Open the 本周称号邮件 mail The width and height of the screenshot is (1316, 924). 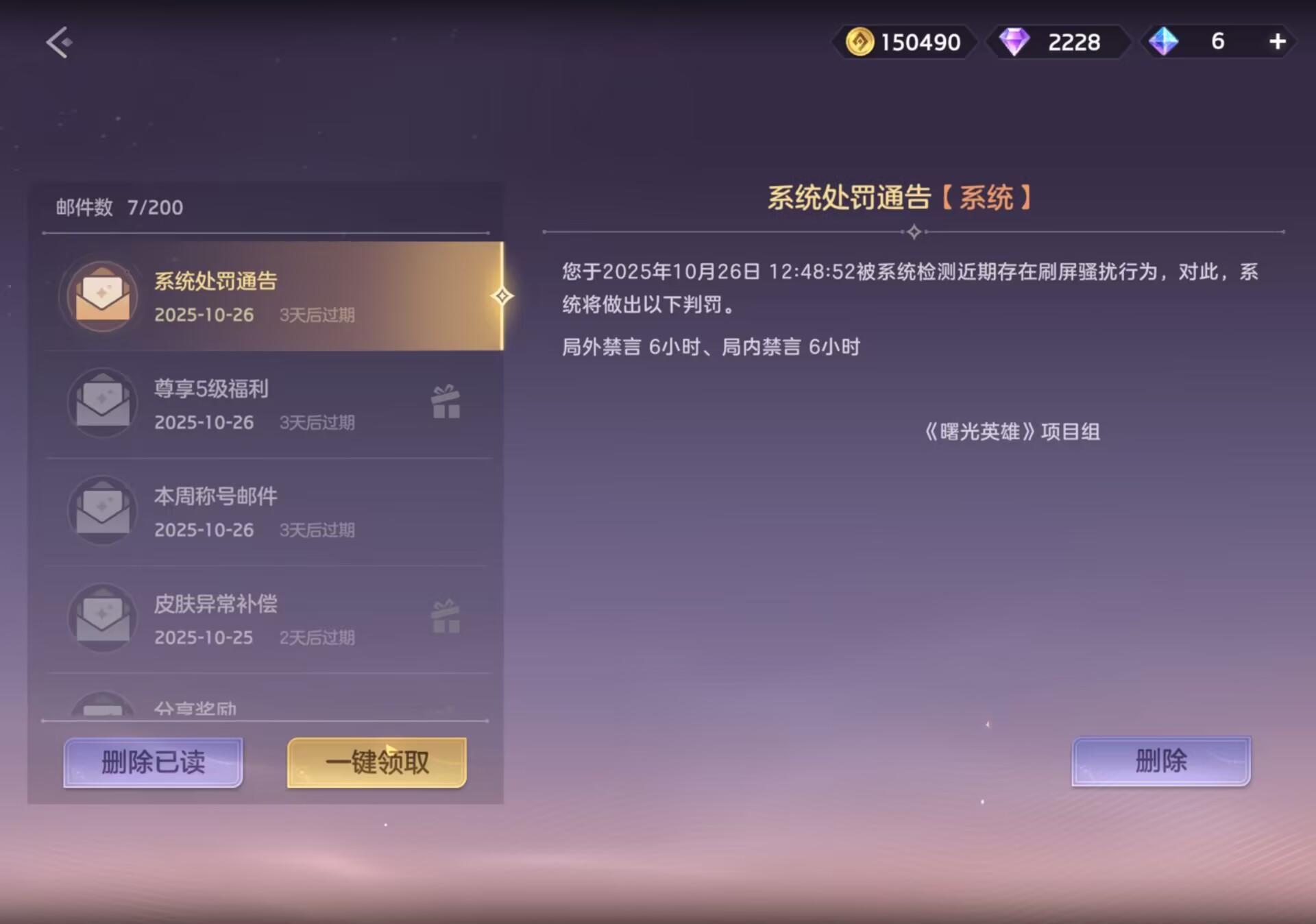click(267, 511)
